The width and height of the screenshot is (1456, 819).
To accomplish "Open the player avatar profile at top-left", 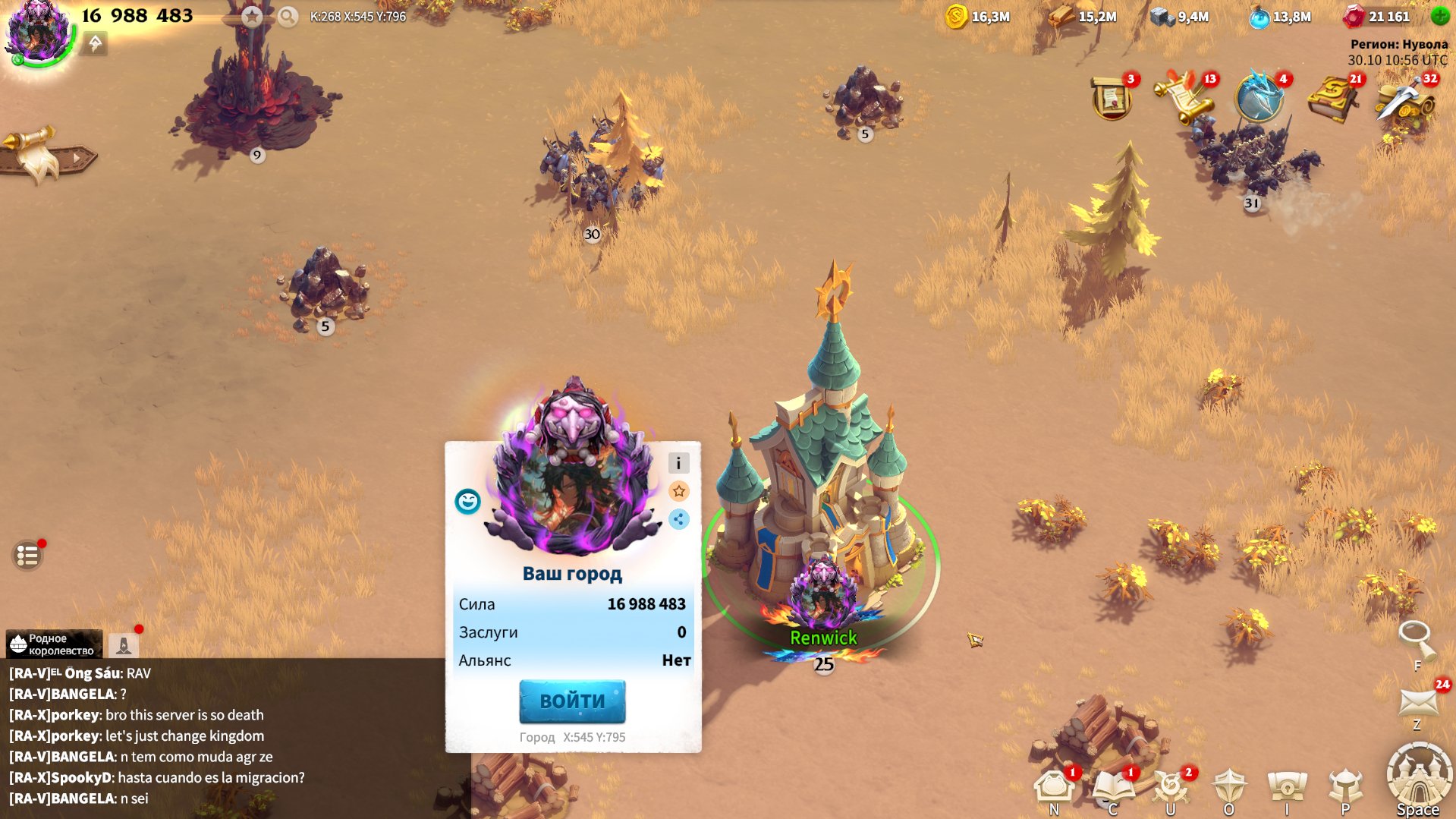I will (x=37, y=30).
